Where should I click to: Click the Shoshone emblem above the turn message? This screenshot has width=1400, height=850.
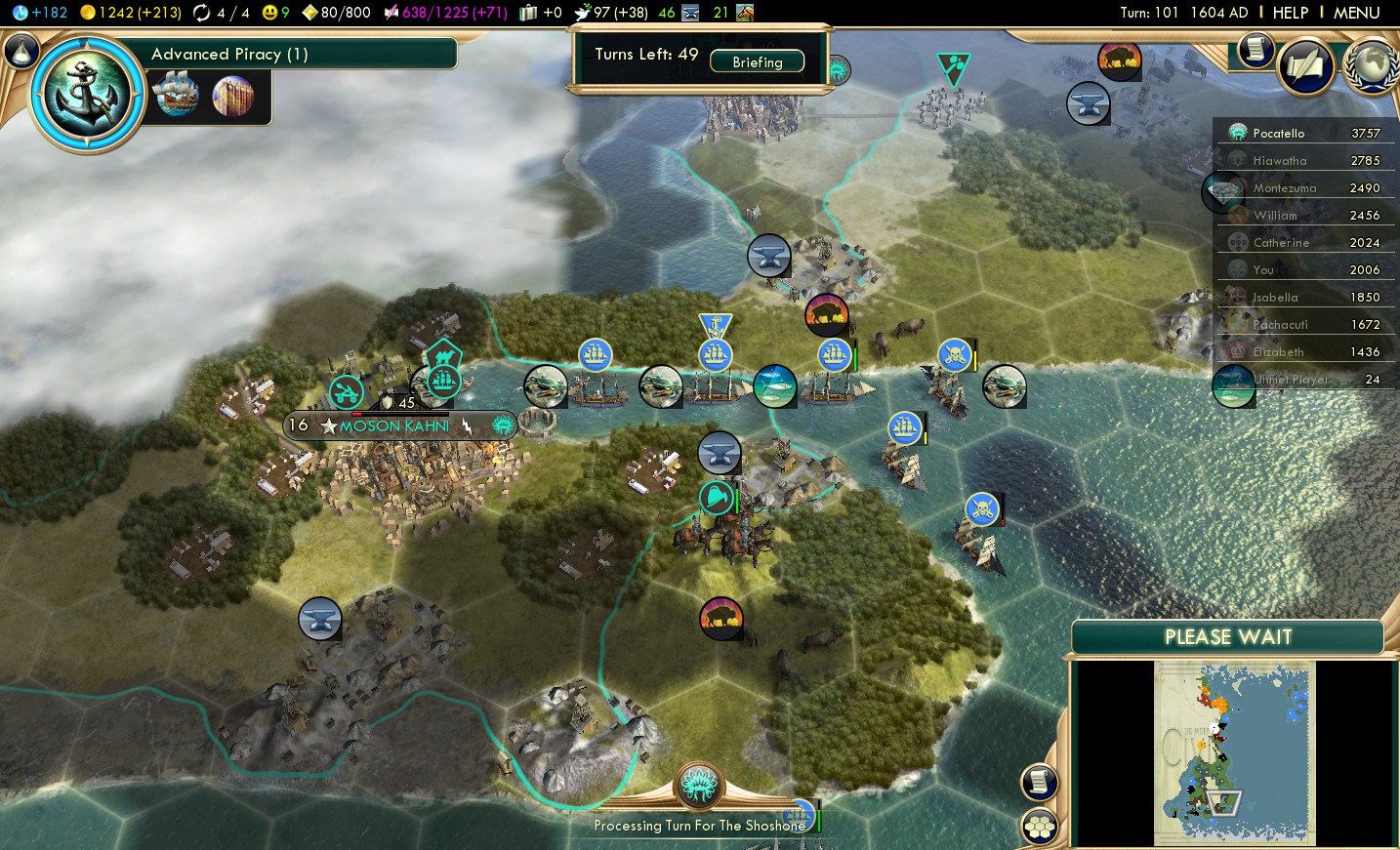pos(699,786)
